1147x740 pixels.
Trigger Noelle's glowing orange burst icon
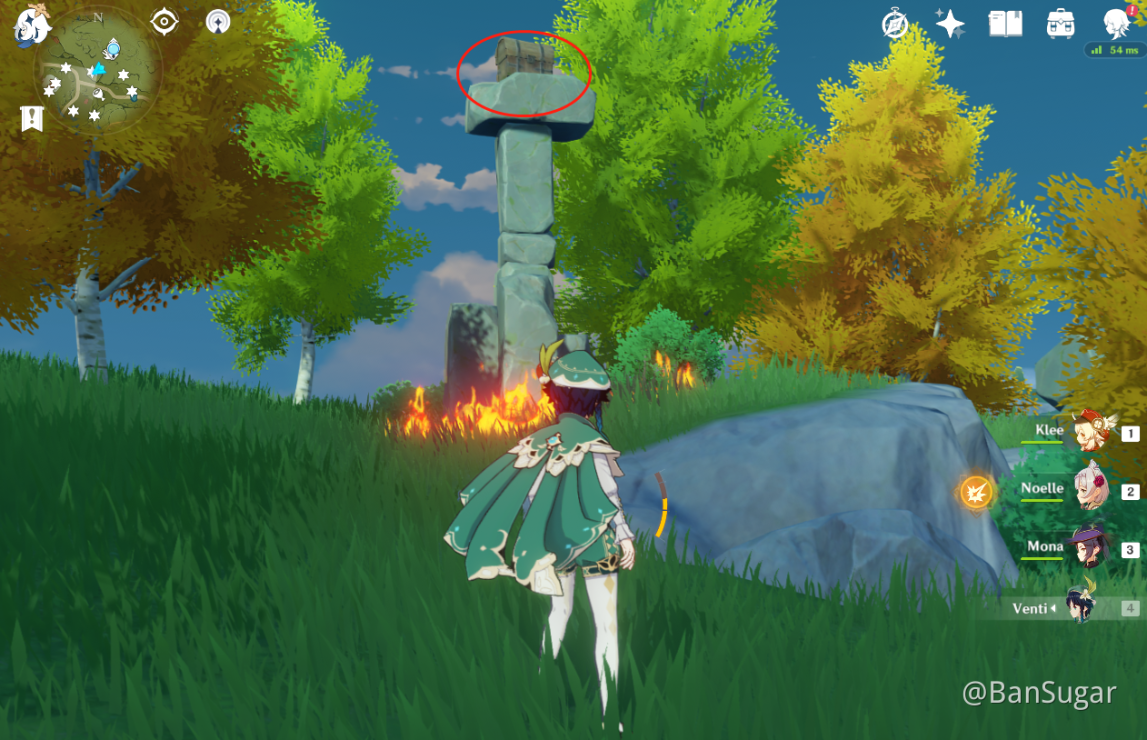pyautogui.click(x=976, y=492)
